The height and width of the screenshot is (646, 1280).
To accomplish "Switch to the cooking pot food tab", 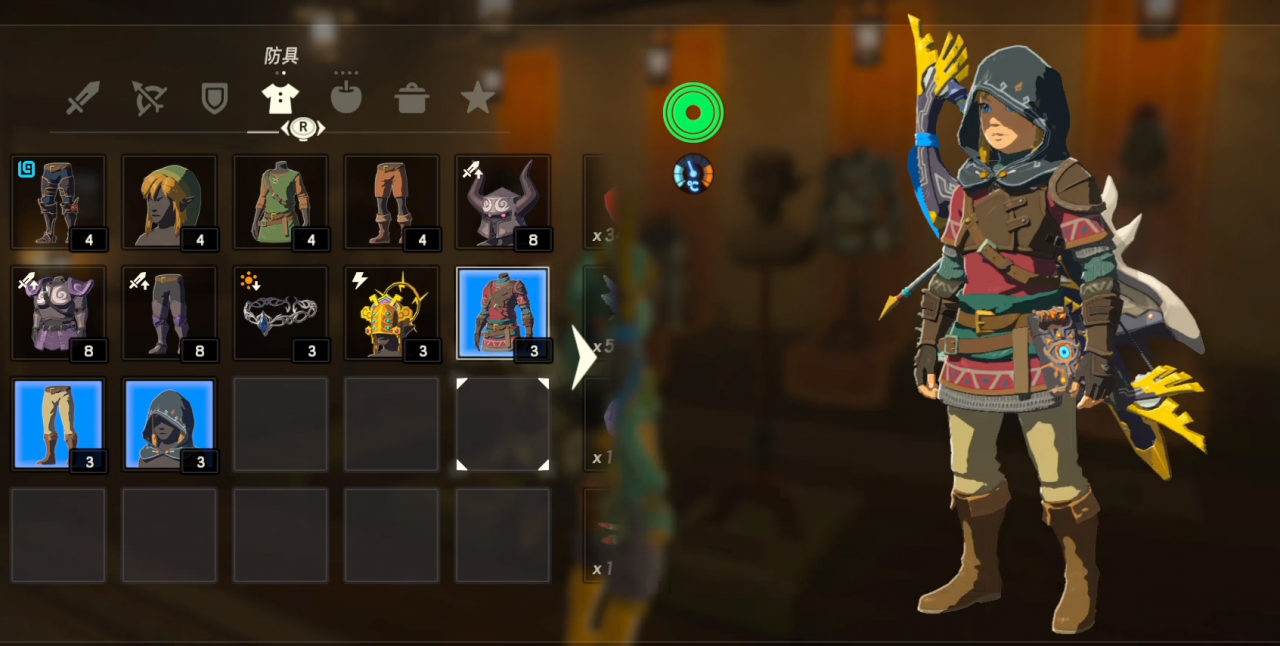I will pyautogui.click(x=412, y=98).
